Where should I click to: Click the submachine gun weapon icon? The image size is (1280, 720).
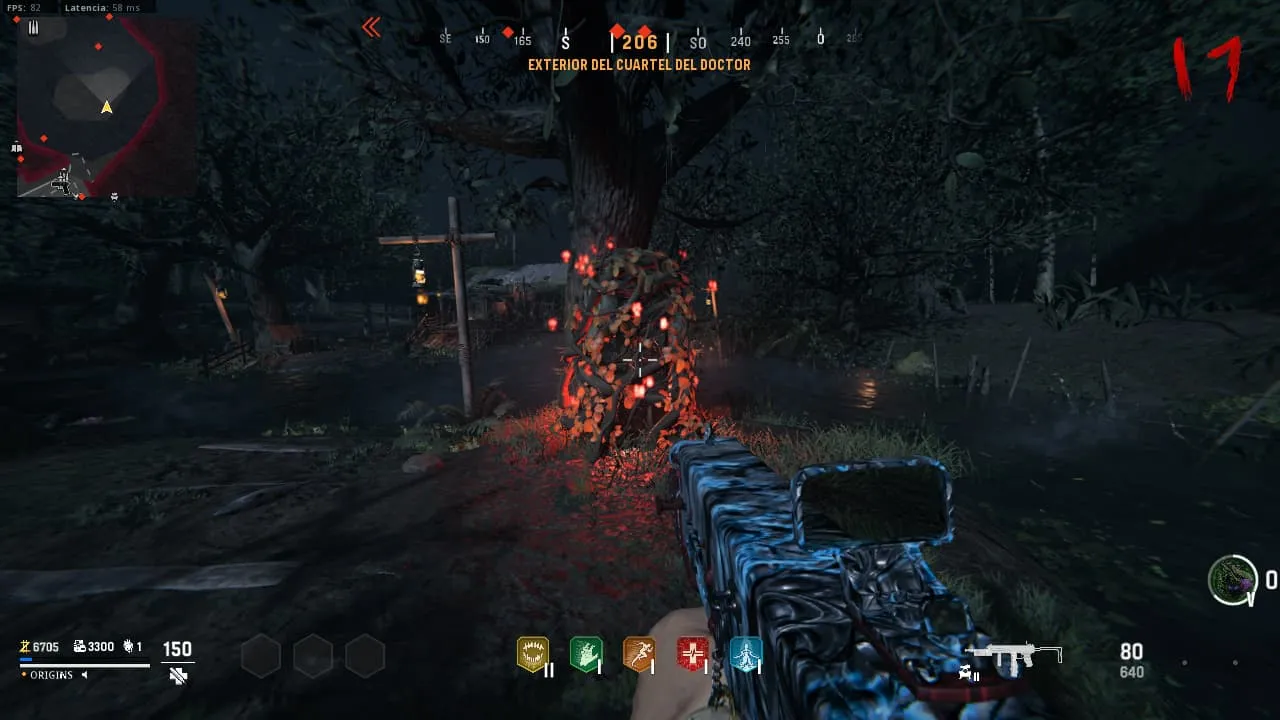coord(1013,655)
